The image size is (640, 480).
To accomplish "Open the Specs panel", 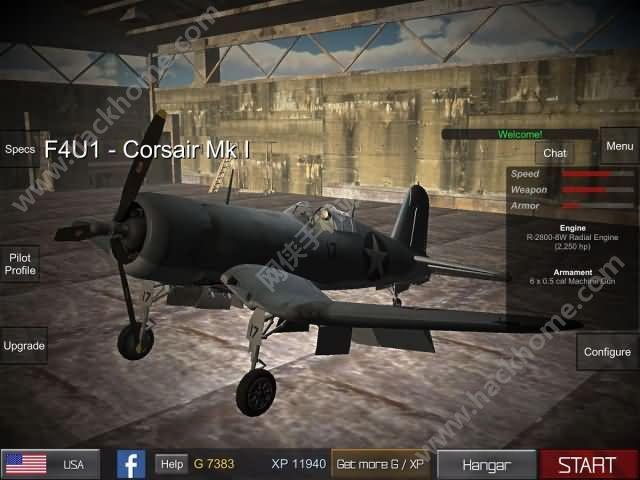I will coord(19,149).
